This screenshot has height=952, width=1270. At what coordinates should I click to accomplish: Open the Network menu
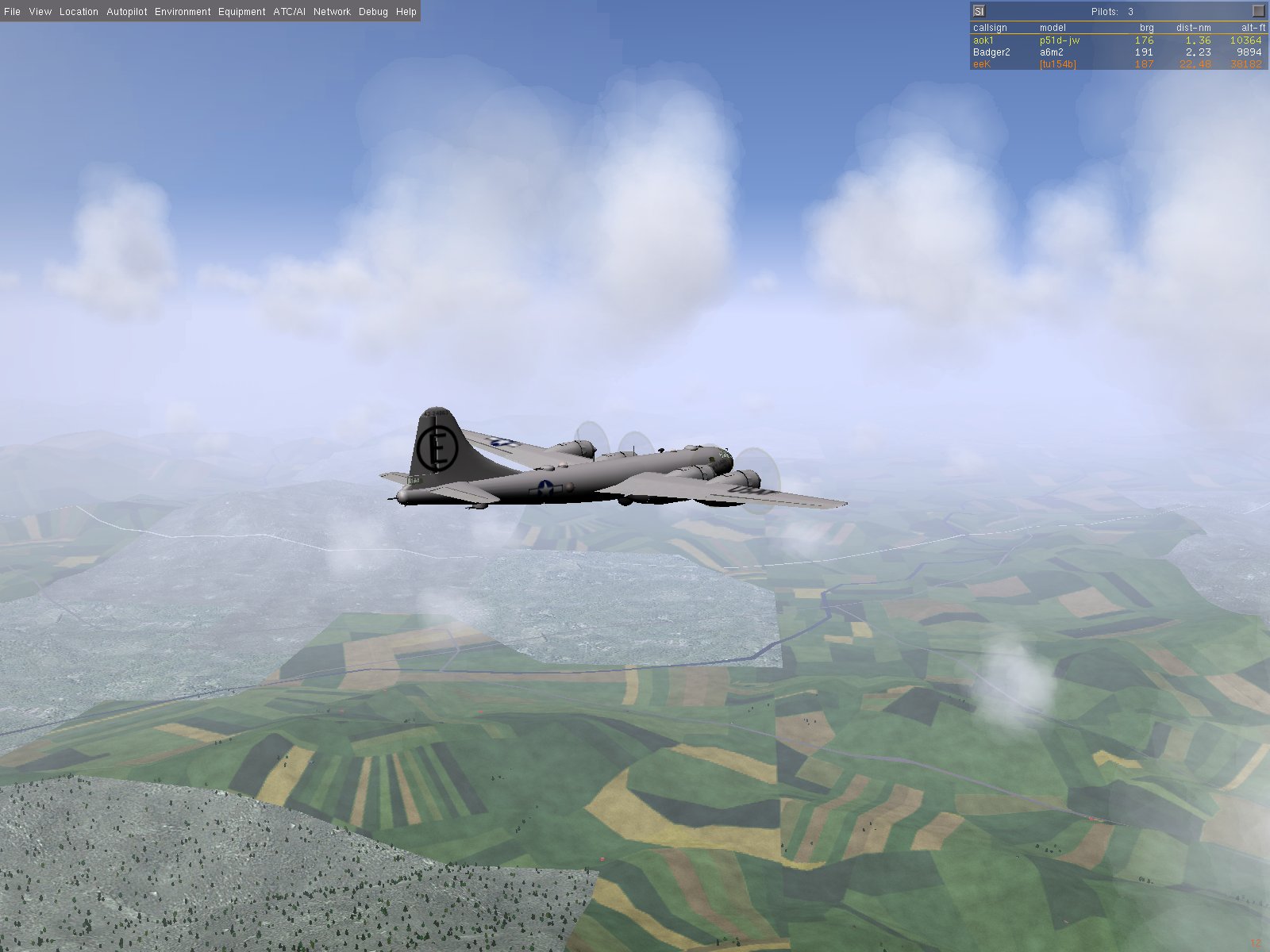click(x=332, y=12)
